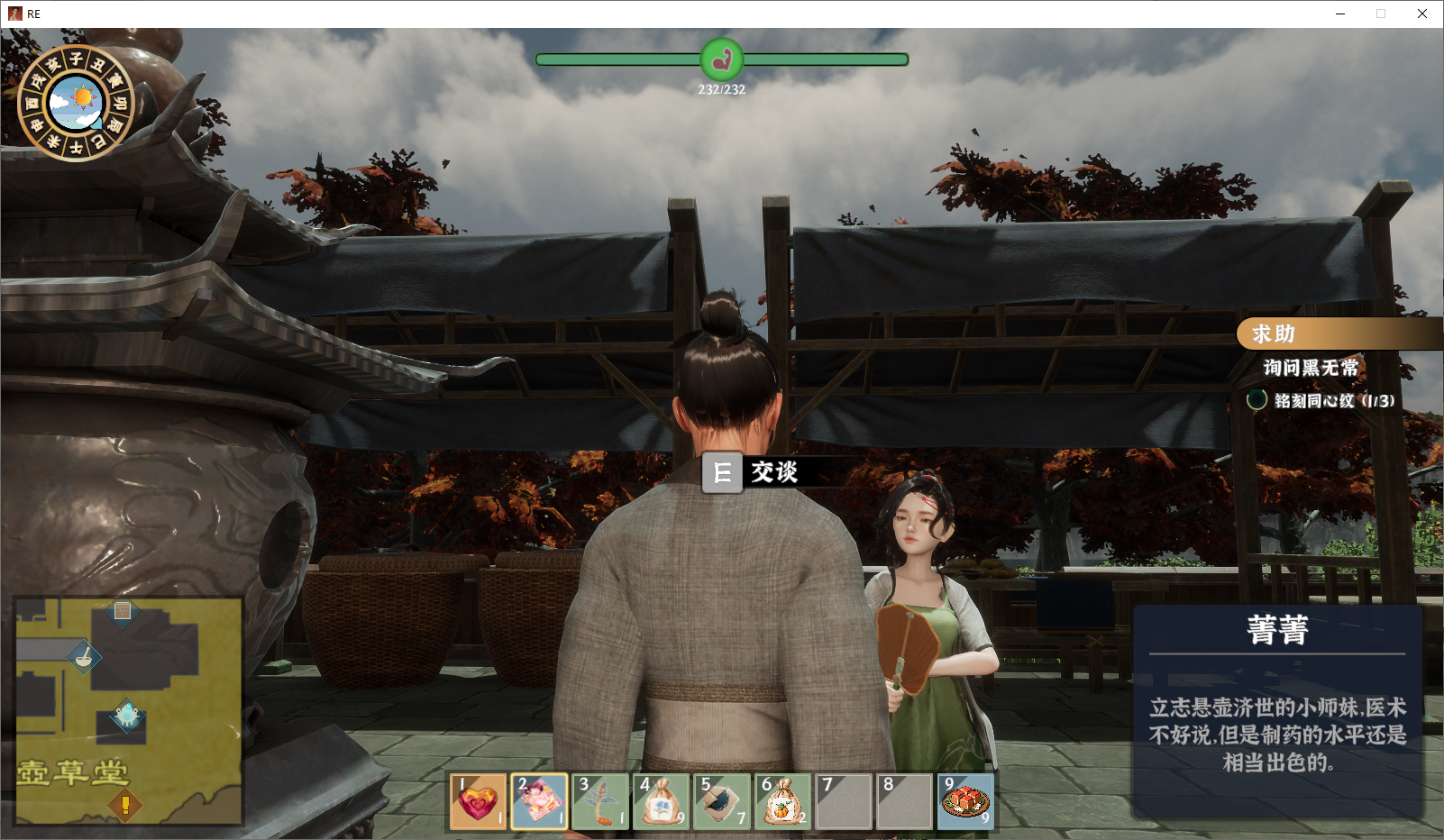The height and width of the screenshot is (840, 1444).
Task: Select the pink picture card in slot 2
Action: (x=539, y=800)
